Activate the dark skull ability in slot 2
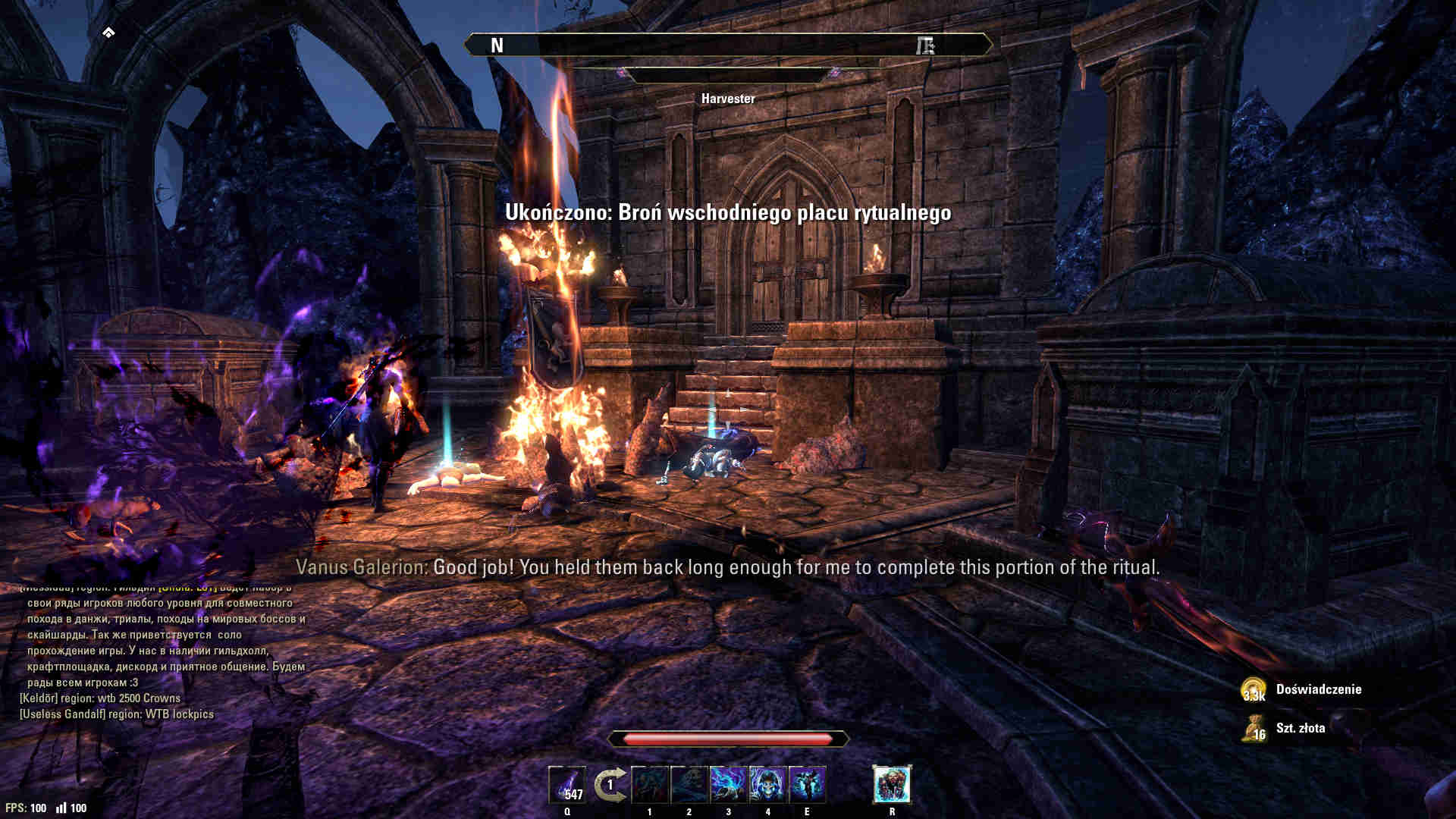This screenshot has height=819, width=1456. [x=689, y=785]
